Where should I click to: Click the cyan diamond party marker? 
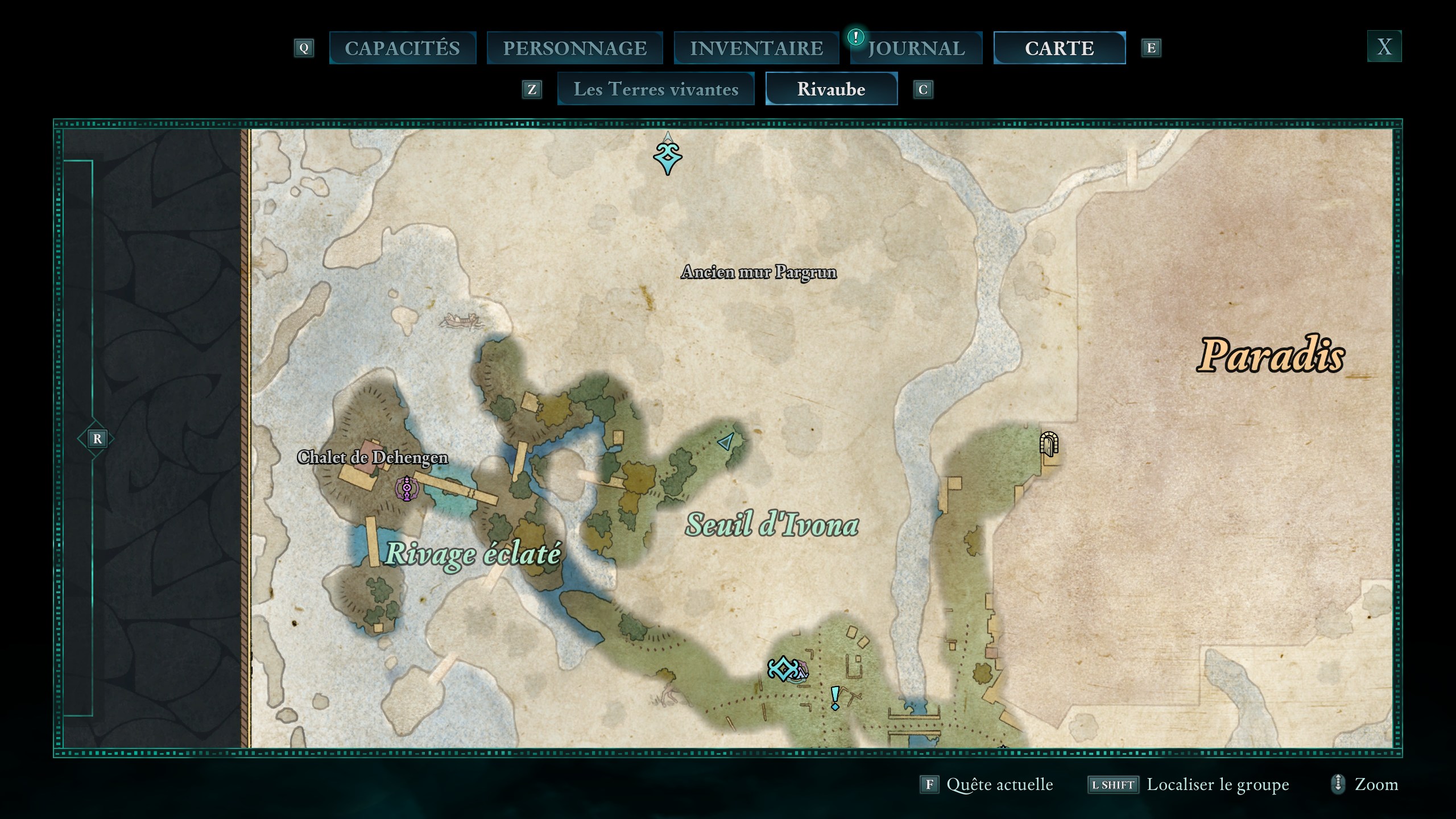783,669
